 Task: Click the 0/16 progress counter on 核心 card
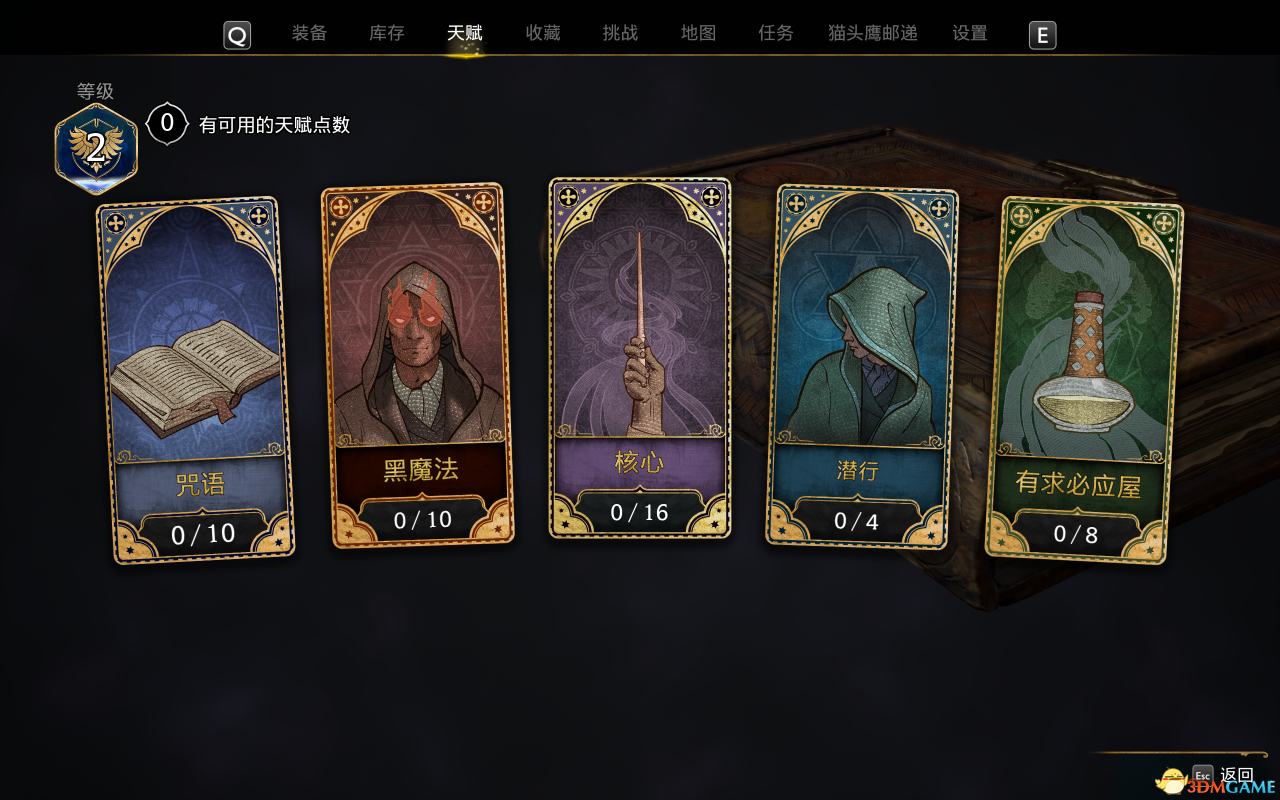point(639,512)
